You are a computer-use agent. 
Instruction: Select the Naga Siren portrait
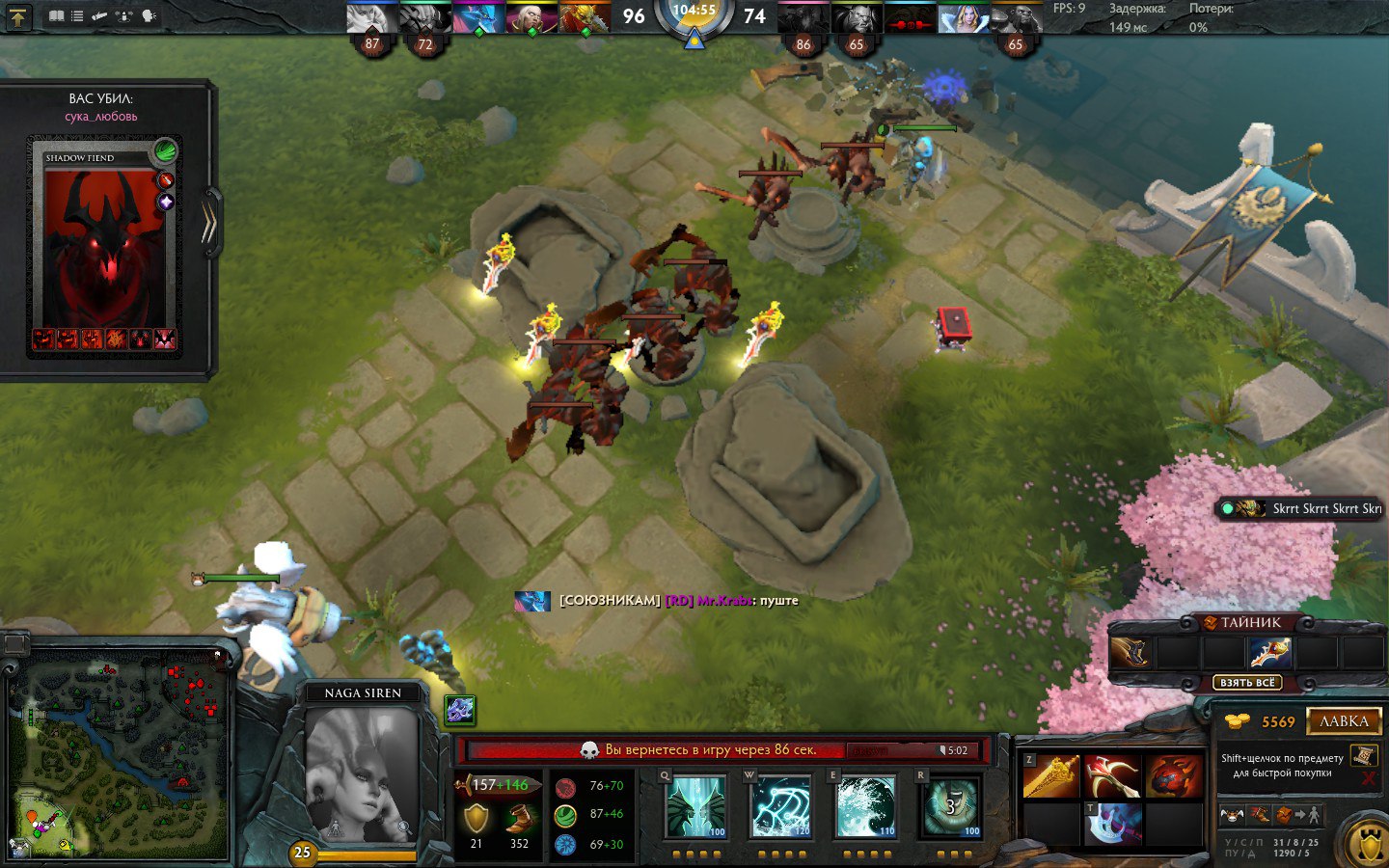tap(361, 773)
